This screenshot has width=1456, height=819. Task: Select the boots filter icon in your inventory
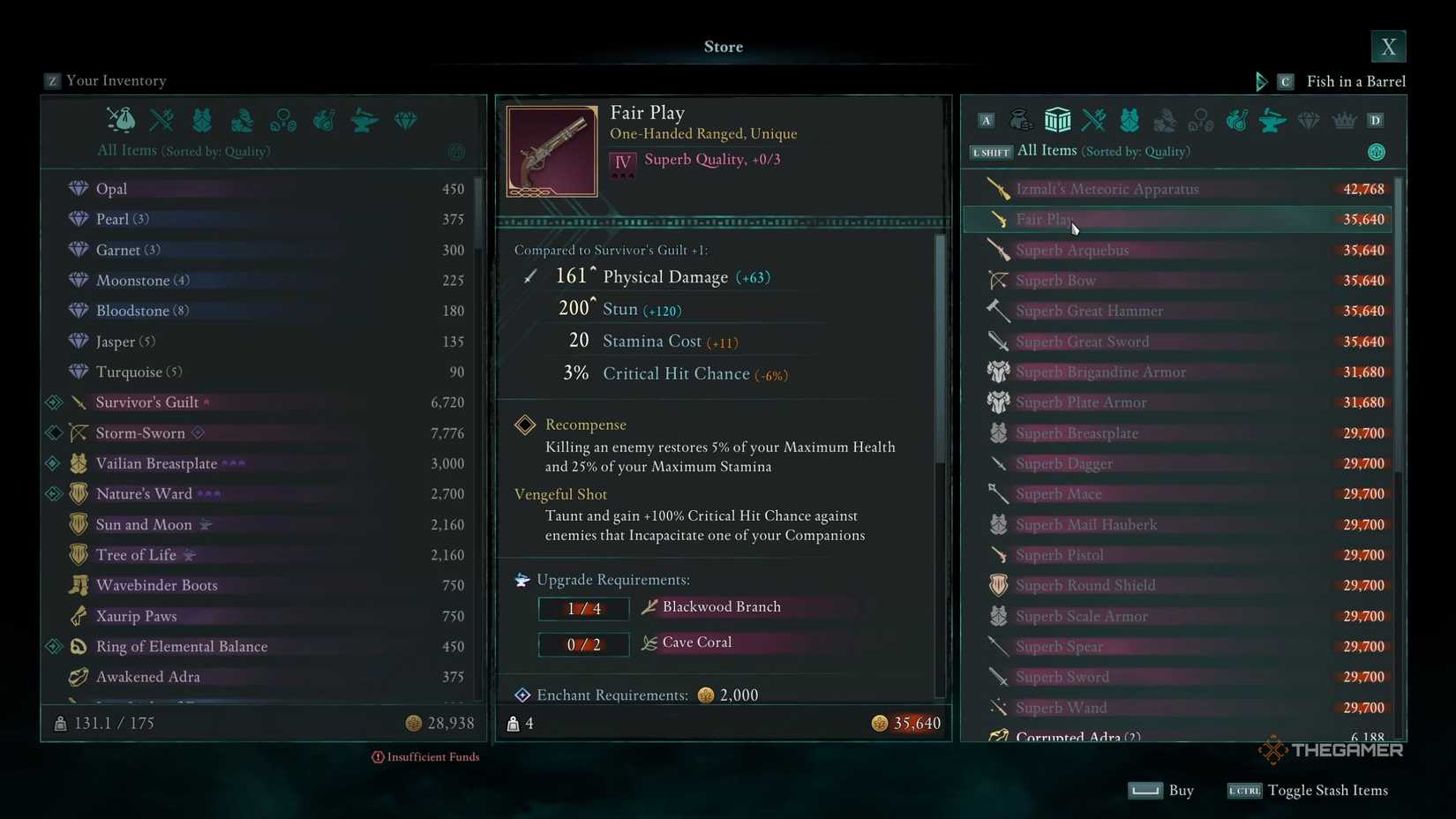242,120
